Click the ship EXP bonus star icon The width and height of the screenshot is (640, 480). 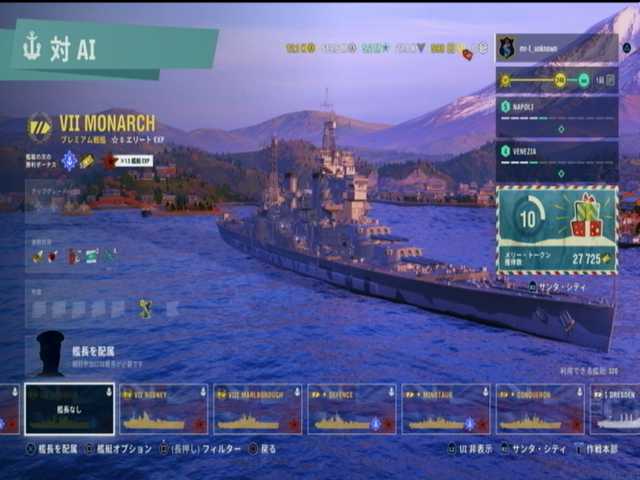tap(110, 160)
